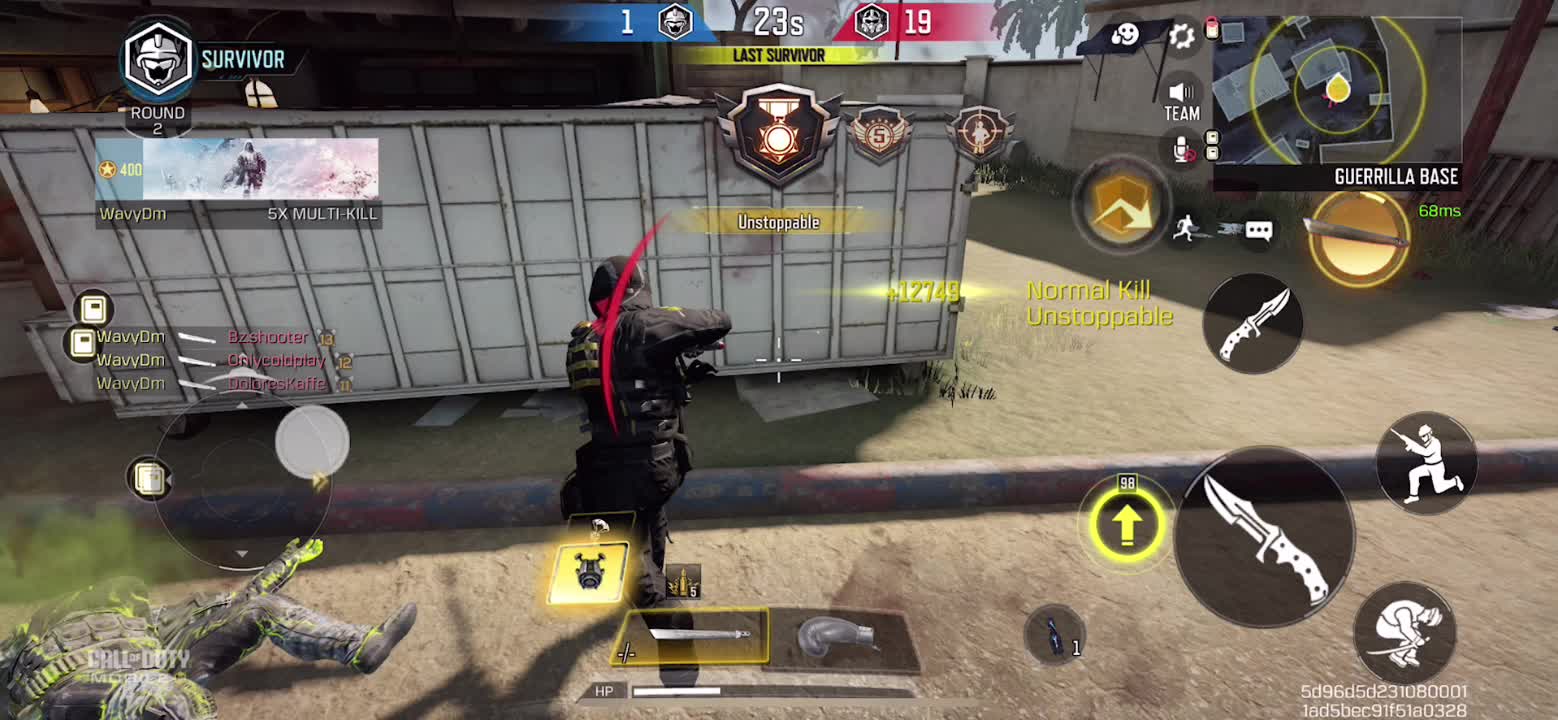Toggle the microphone icon

coord(1183,150)
